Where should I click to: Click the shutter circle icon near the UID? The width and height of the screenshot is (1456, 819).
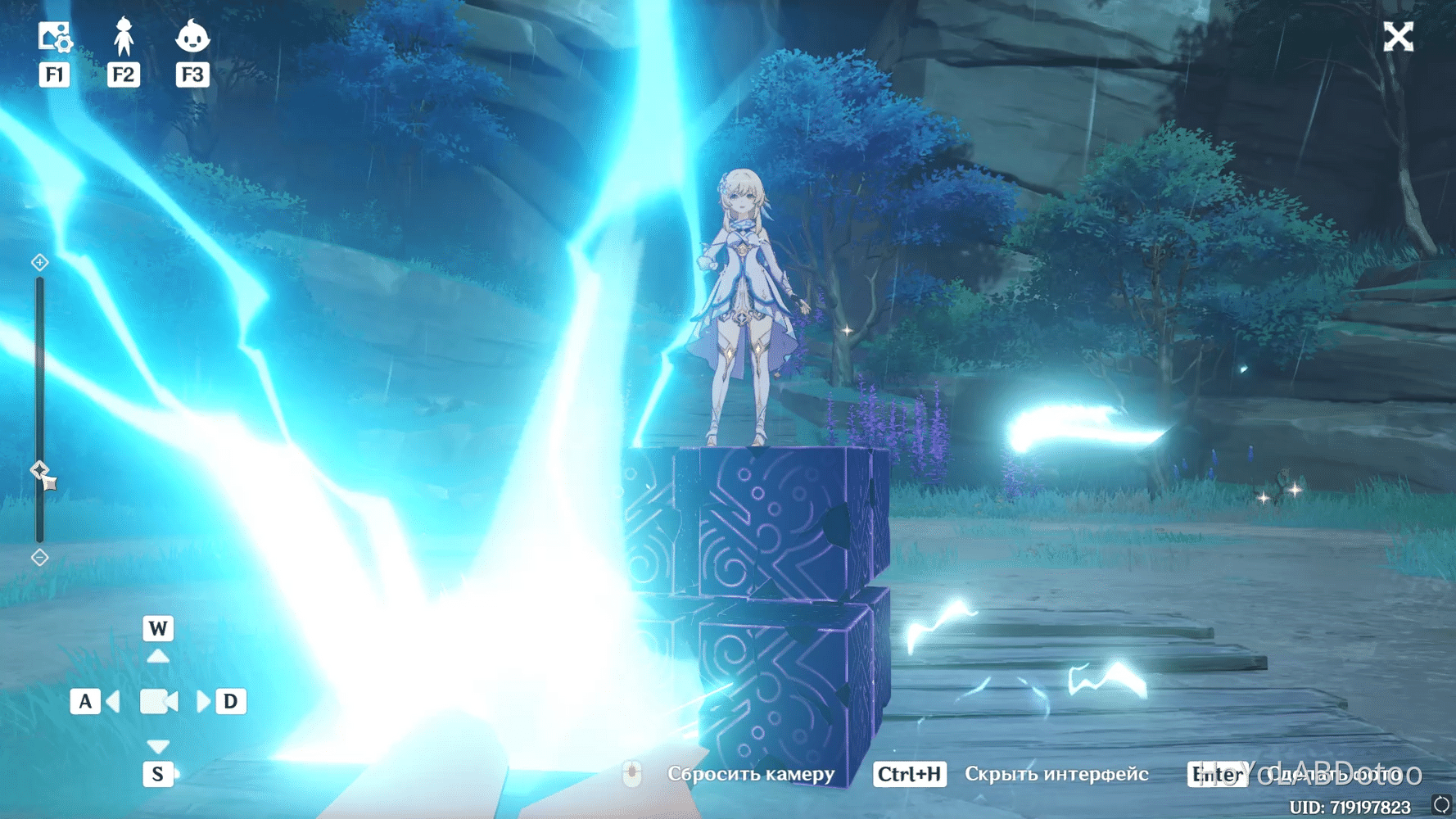tap(1441, 803)
